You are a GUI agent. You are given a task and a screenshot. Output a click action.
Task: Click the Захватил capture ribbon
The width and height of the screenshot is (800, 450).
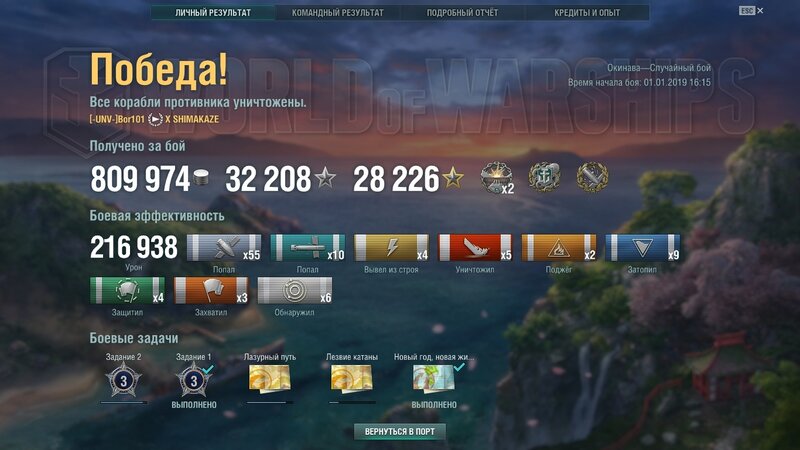(x=212, y=291)
